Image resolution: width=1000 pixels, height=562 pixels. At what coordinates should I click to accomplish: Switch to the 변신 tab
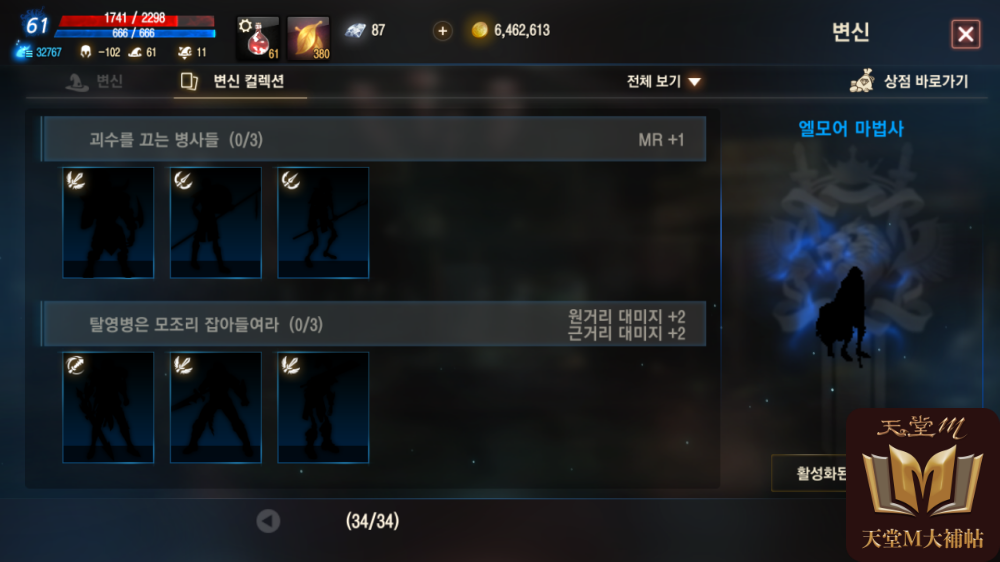pyautogui.click(x=95, y=82)
